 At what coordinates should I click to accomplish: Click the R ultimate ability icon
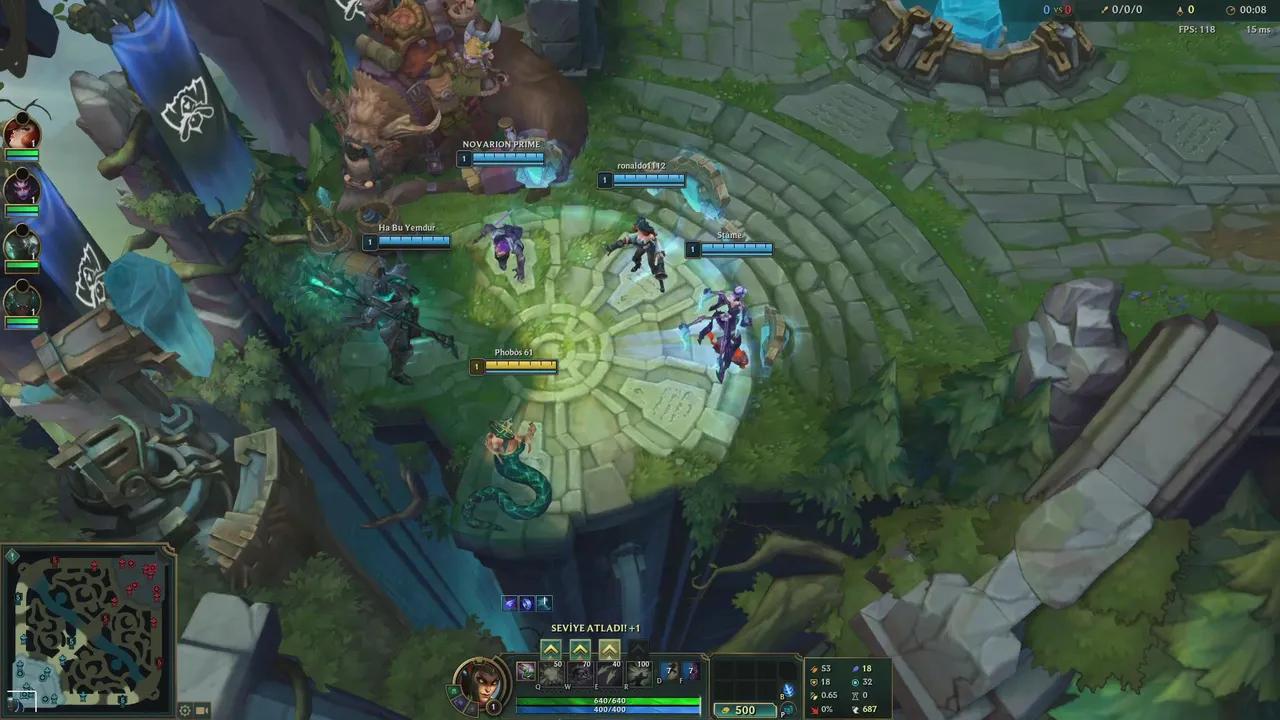[x=637, y=674]
